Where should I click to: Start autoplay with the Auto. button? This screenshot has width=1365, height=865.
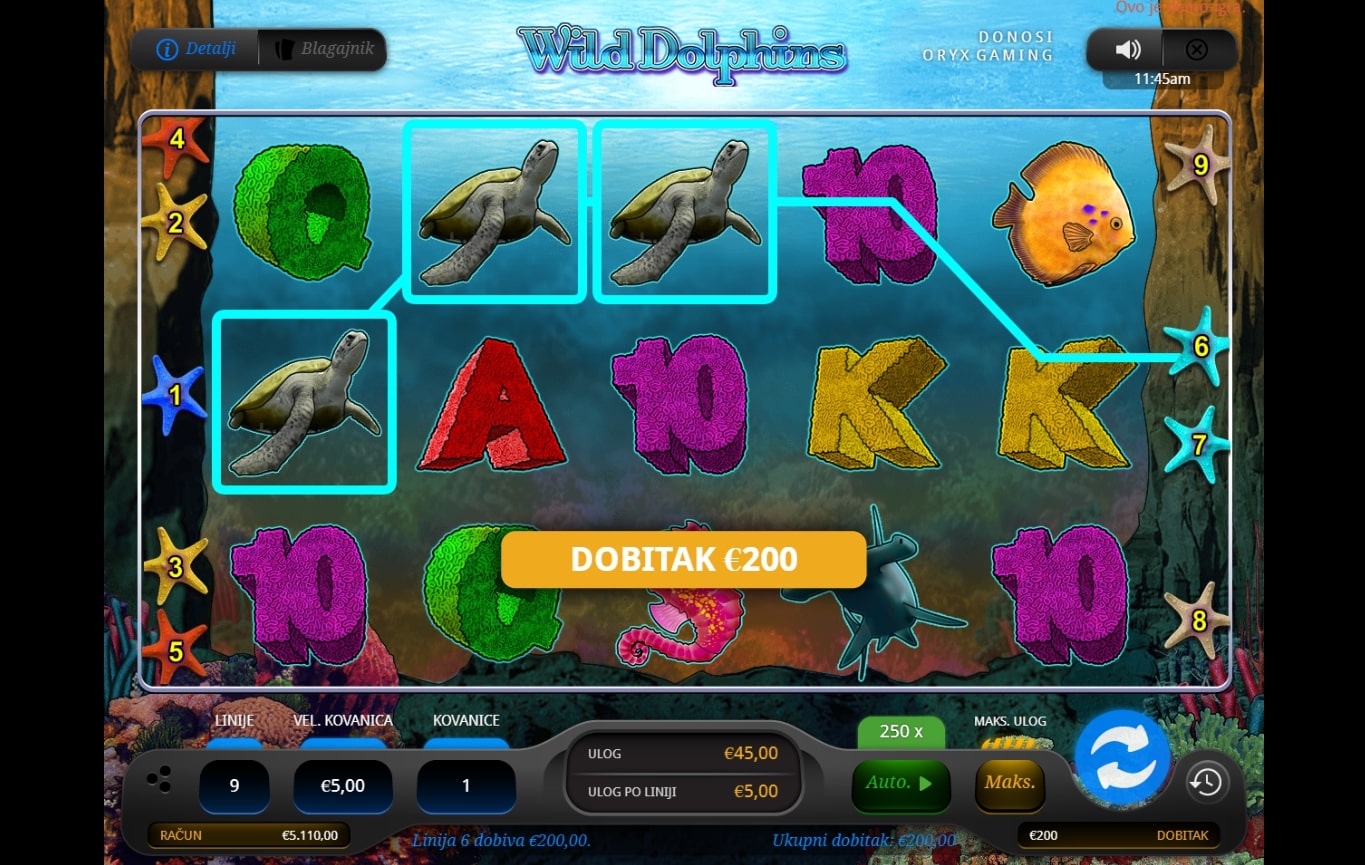[x=900, y=783]
